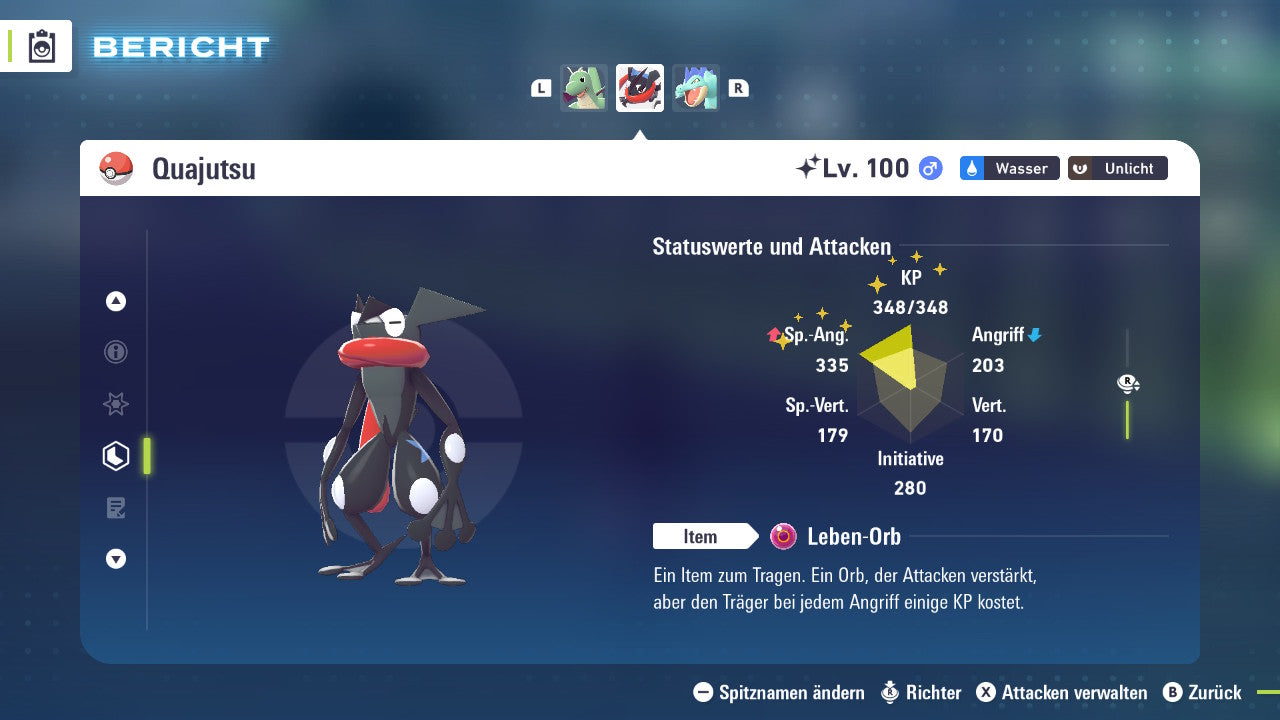Select the Quajutsu party thumbnail

pos(640,88)
